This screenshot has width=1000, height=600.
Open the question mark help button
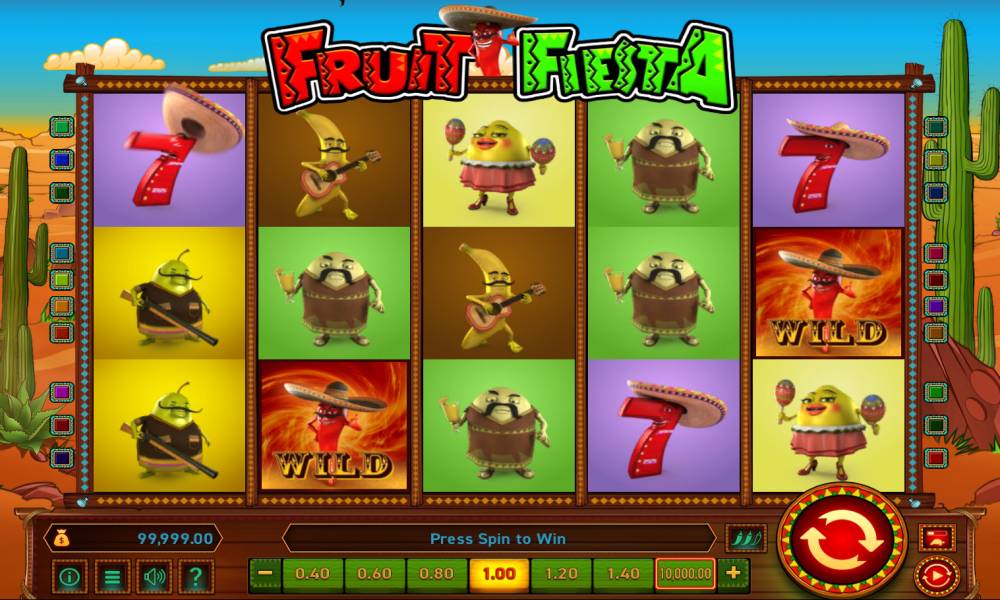[196, 577]
